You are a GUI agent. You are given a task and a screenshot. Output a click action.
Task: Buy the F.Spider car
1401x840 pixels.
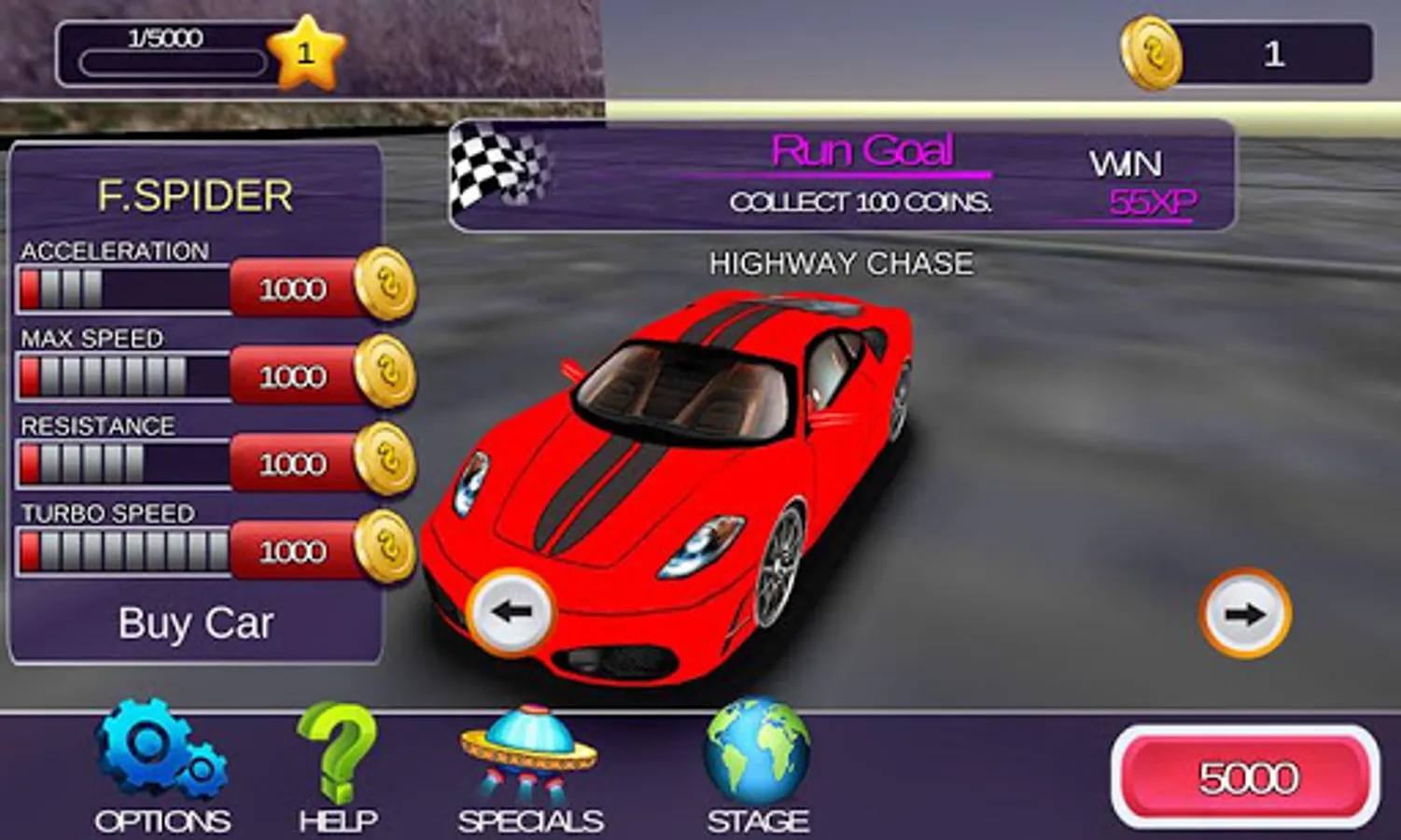click(x=195, y=623)
